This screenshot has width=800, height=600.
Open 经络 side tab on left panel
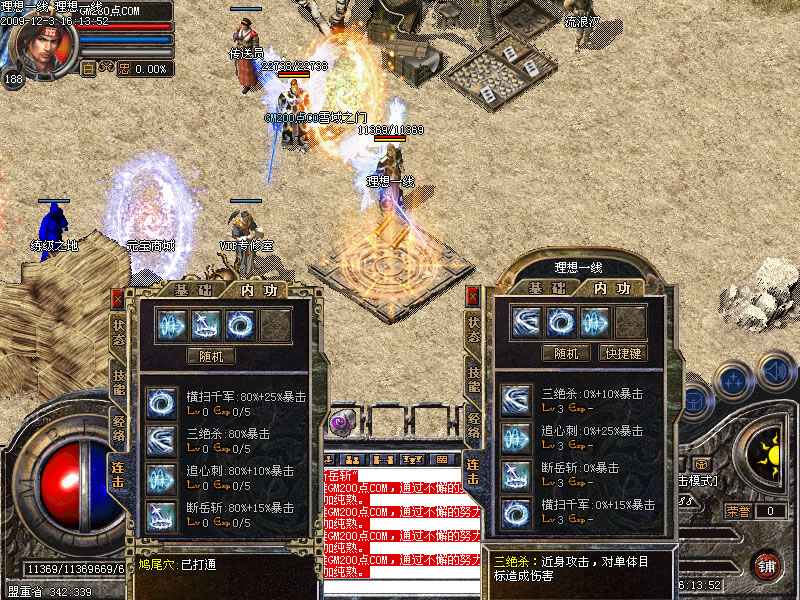pyautogui.click(x=119, y=427)
